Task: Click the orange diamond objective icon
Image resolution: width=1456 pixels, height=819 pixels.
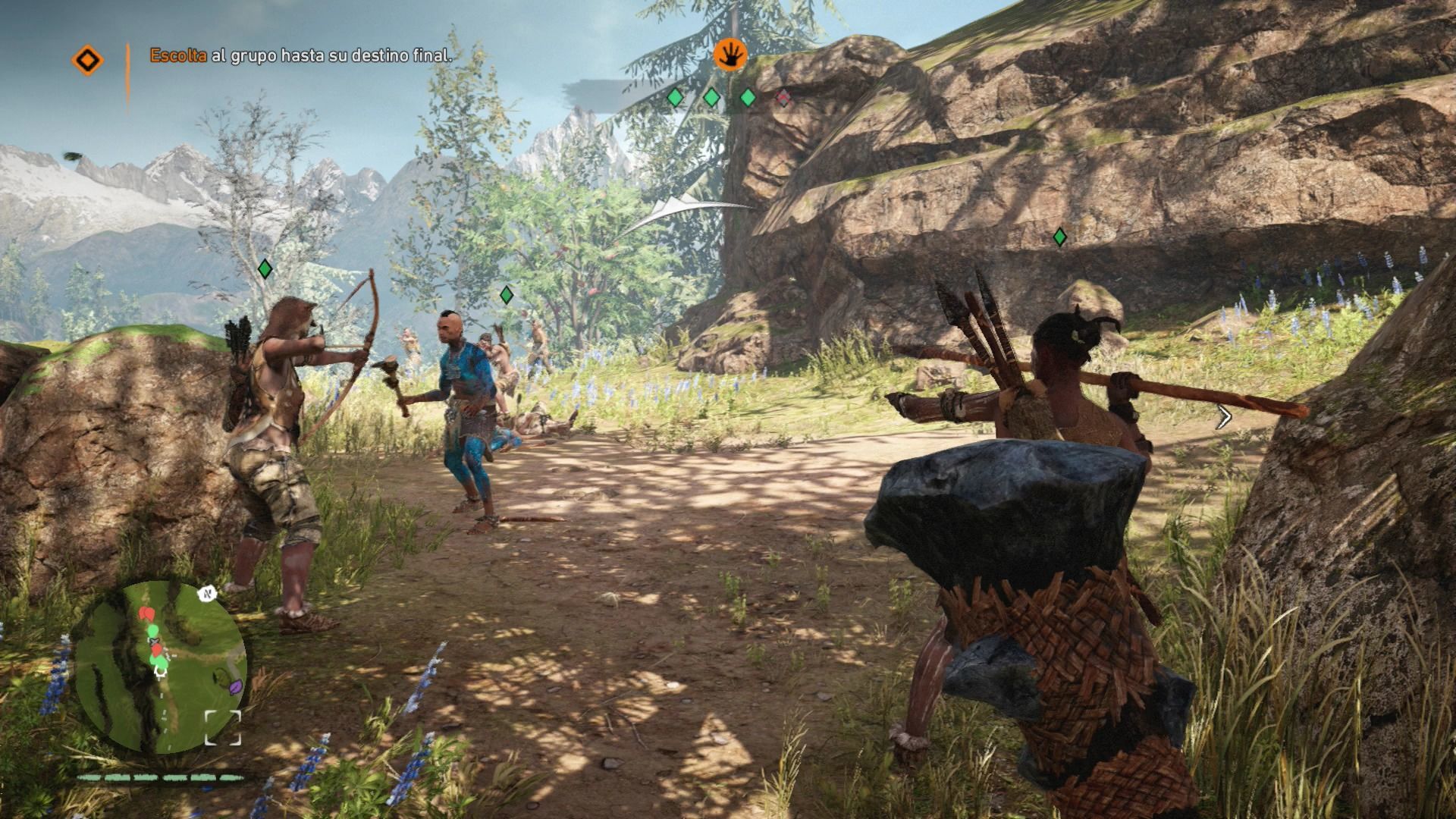Action: (x=87, y=59)
